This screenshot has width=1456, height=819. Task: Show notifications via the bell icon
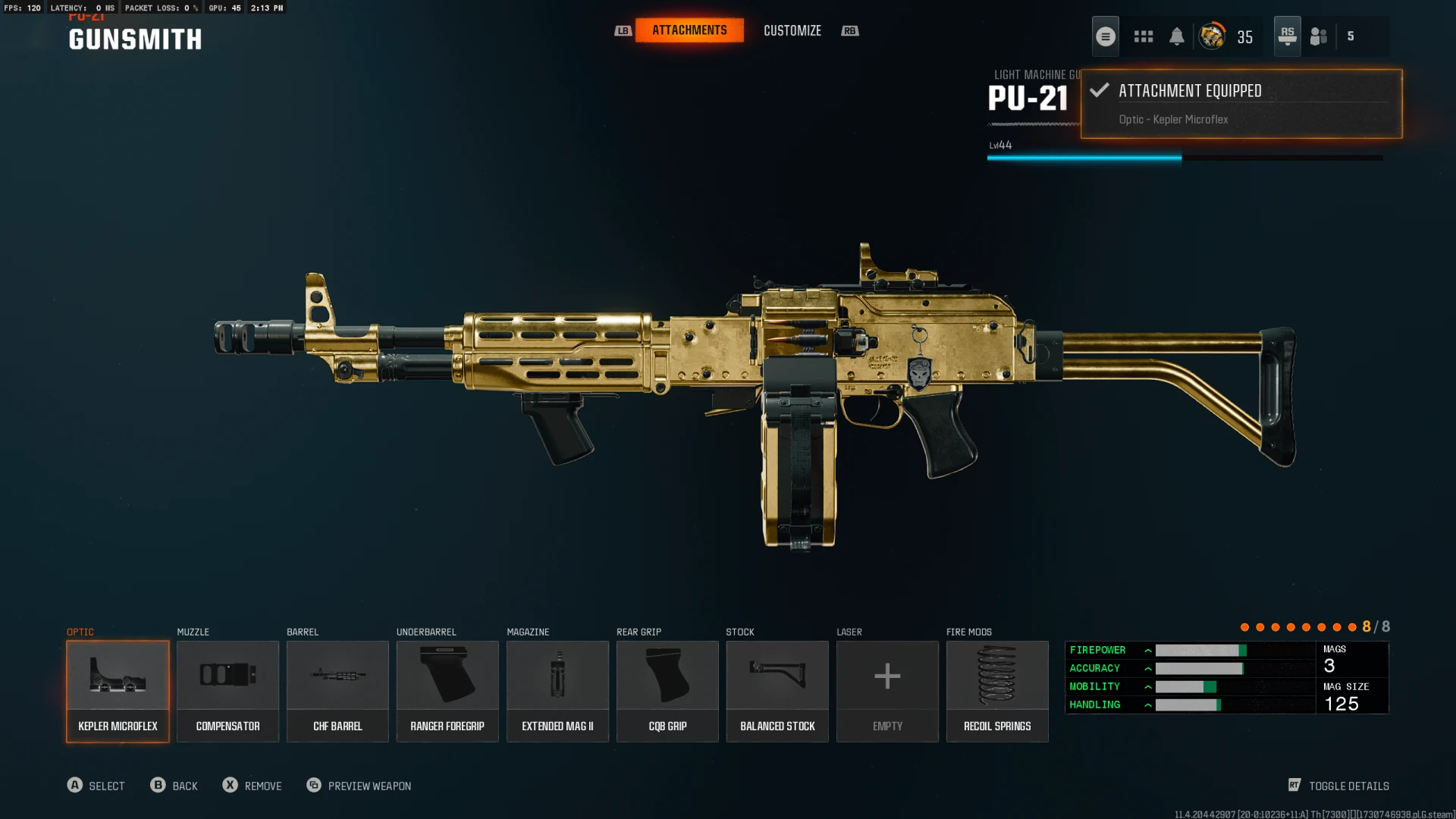tap(1177, 36)
